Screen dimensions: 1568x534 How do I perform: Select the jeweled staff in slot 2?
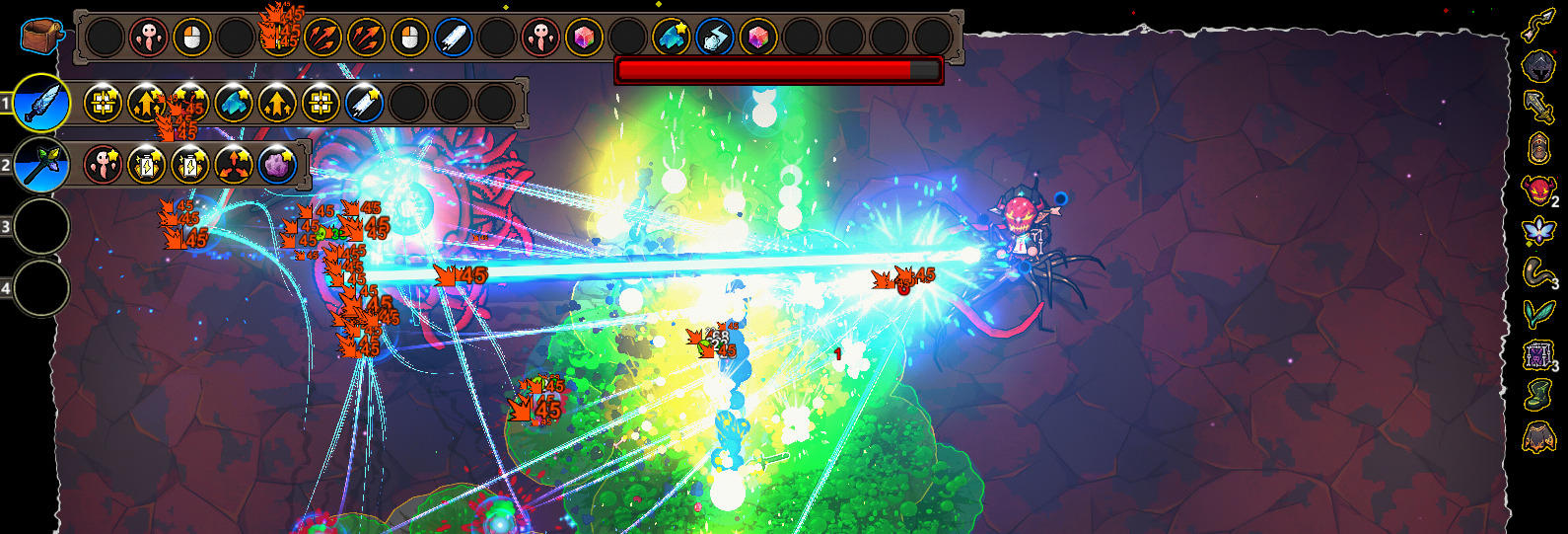[41, 164]
